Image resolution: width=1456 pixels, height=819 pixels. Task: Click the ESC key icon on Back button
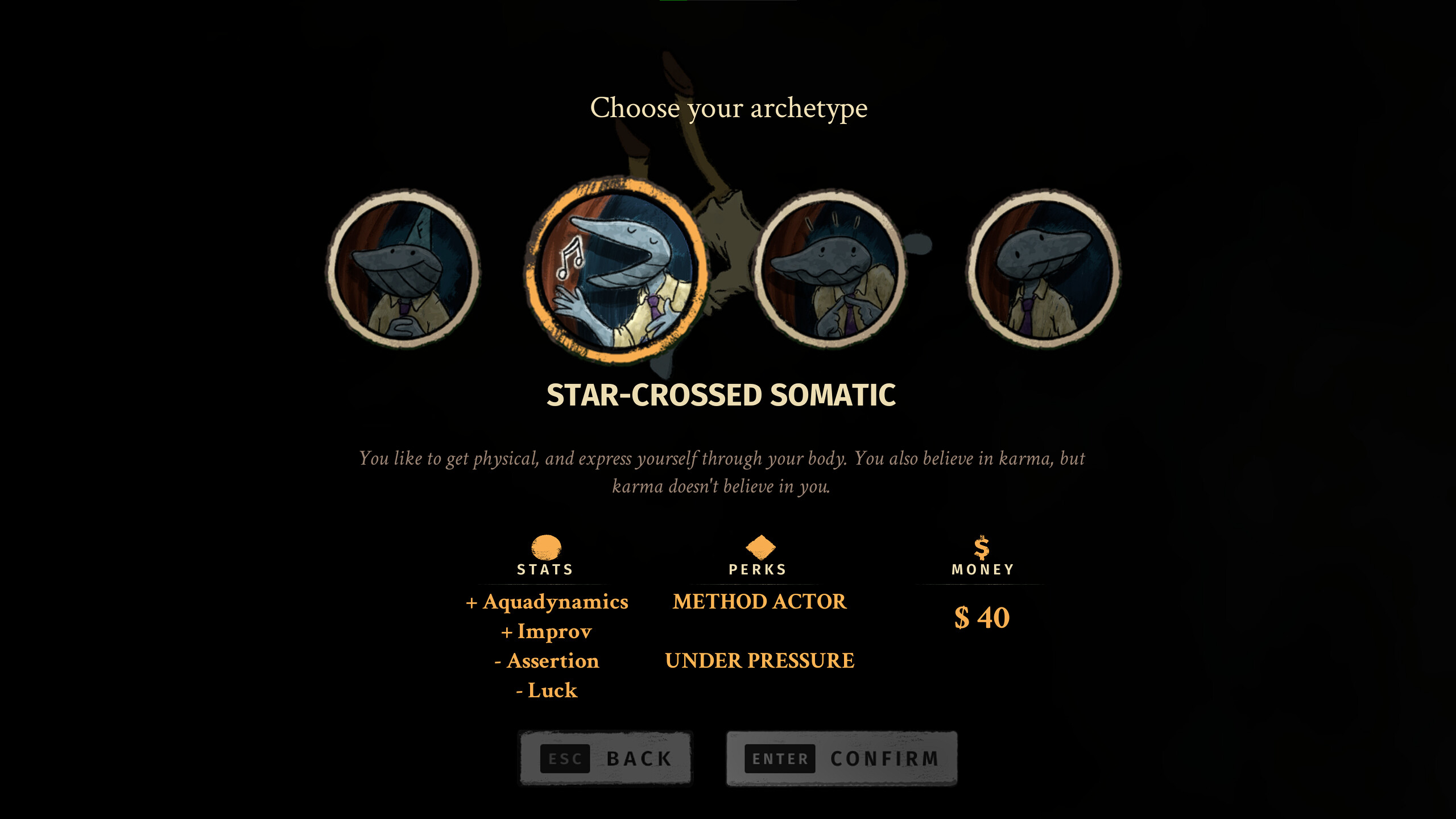pyautogui.click(x=565, y=758)
